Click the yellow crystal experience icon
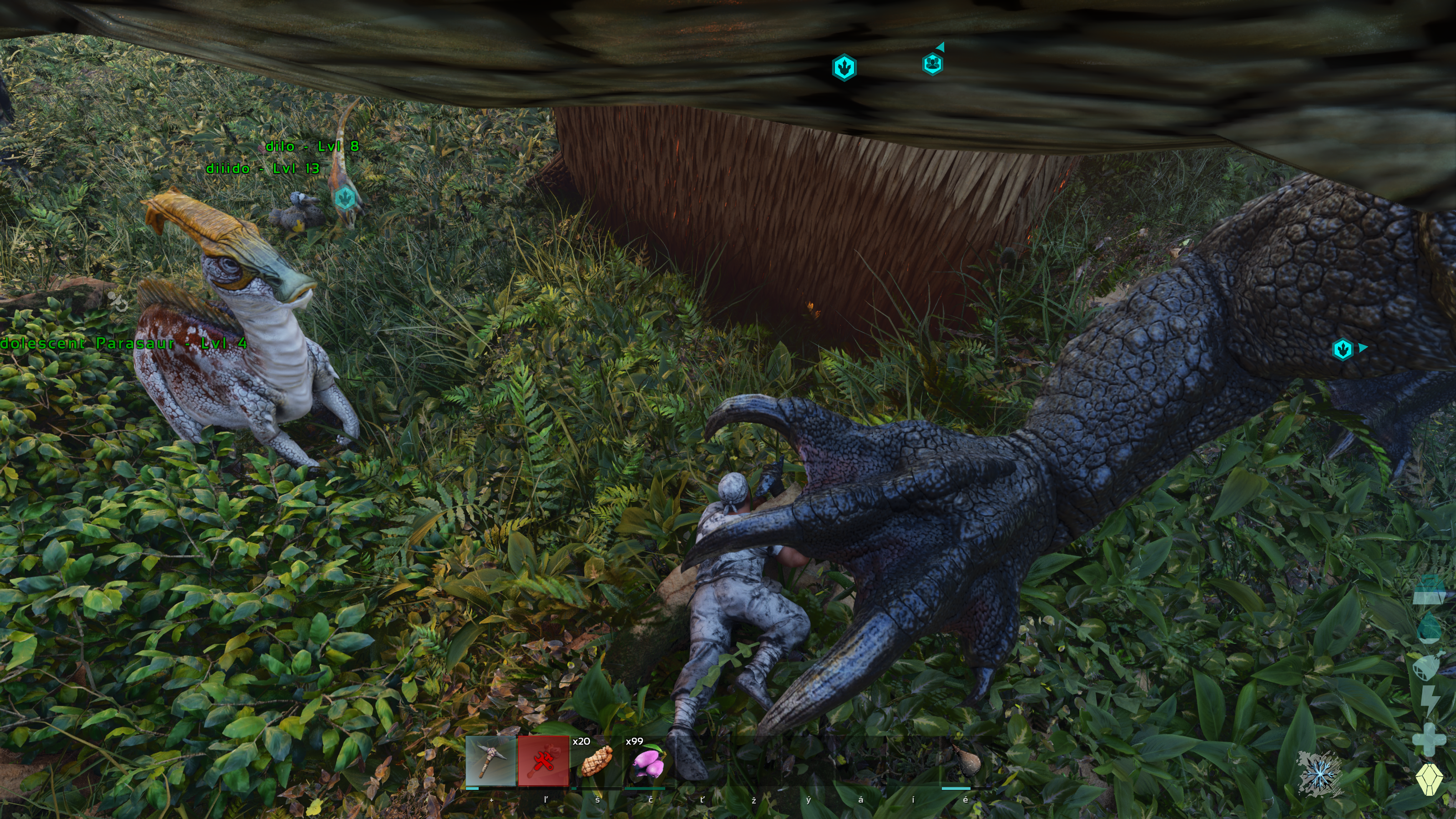The height and width of the screenshot is (819, 1456). 1429,779
